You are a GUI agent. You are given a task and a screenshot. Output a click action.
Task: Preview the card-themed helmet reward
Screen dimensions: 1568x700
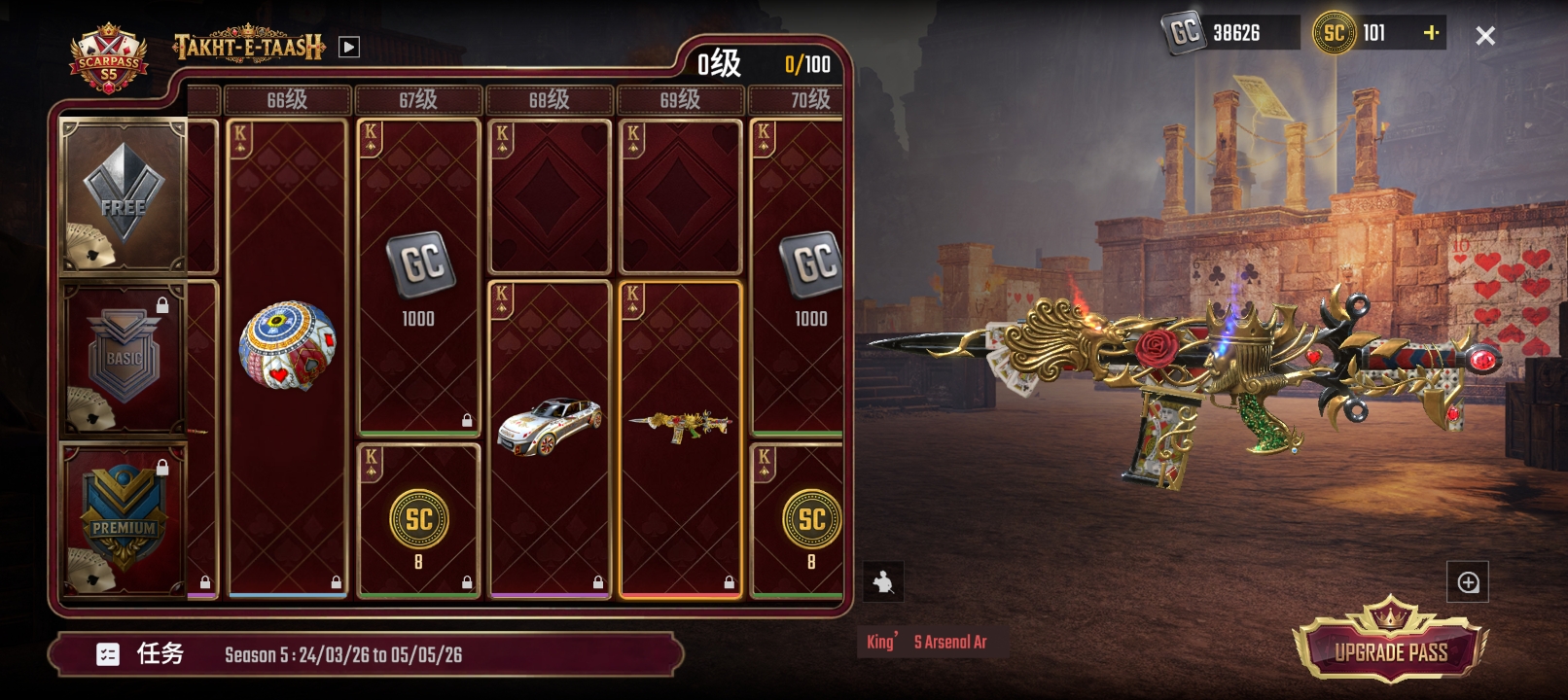(x=287, y=345)
